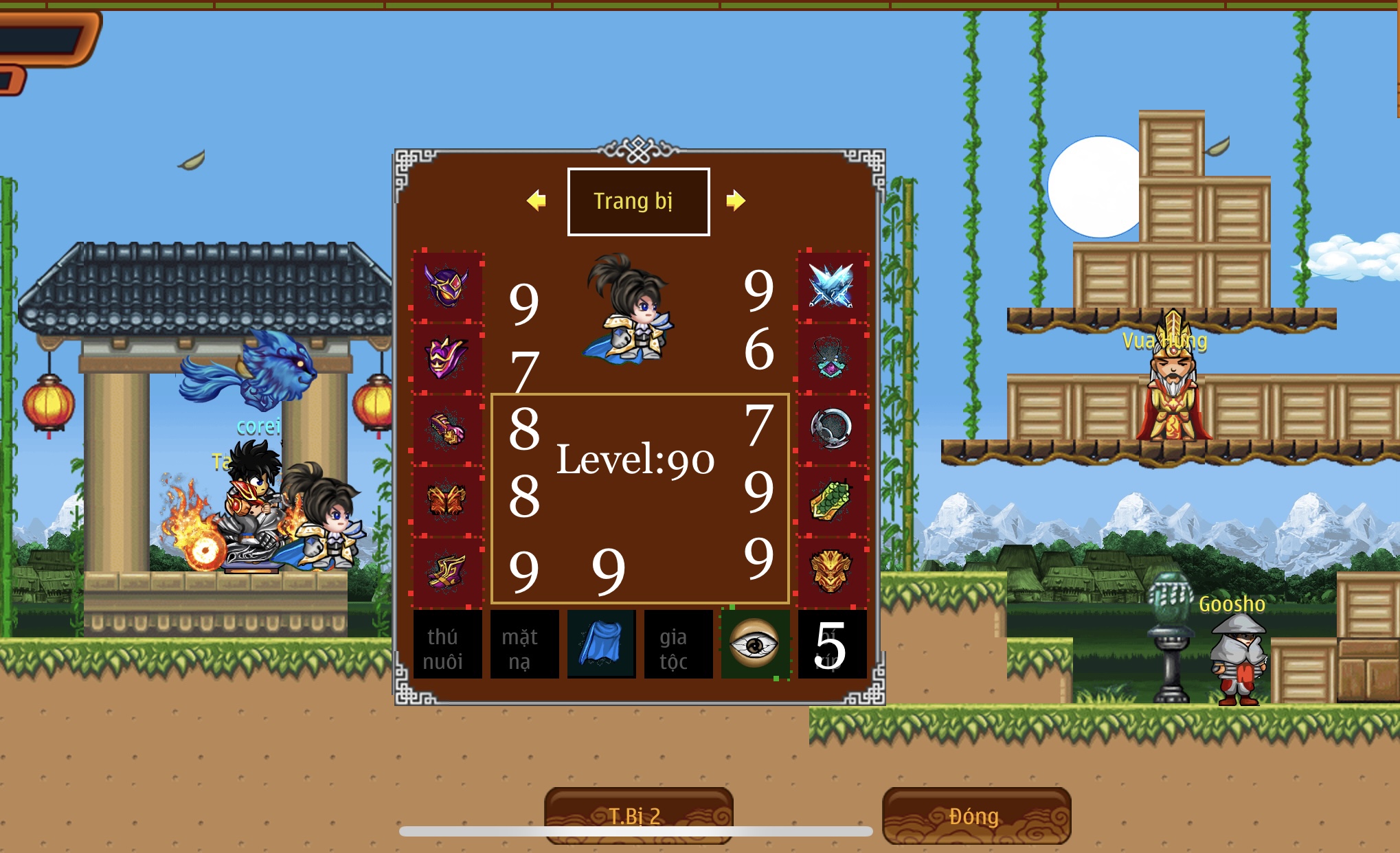
Task: Select the green jade charm slot
Action: 831,500
